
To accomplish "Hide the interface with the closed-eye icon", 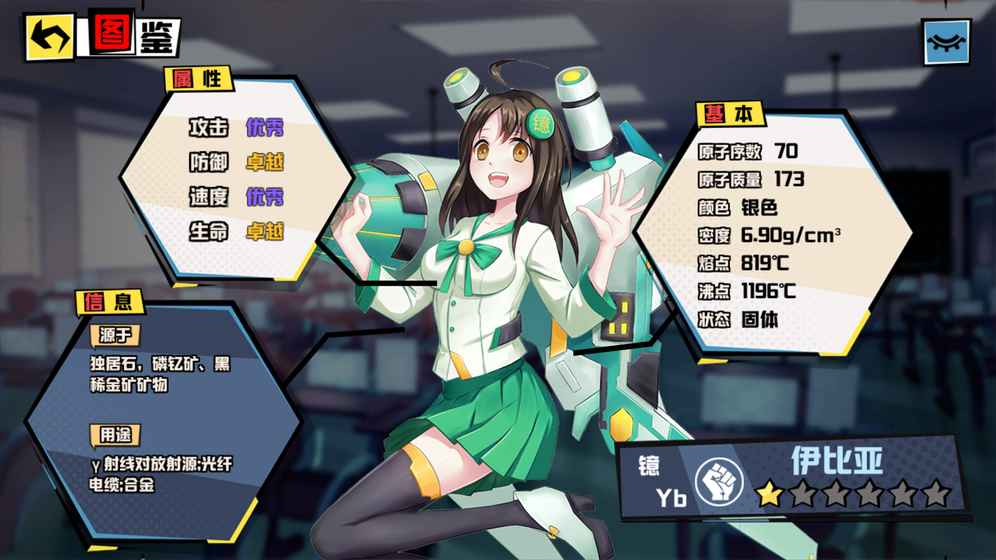I will click(x=946, y=41).
